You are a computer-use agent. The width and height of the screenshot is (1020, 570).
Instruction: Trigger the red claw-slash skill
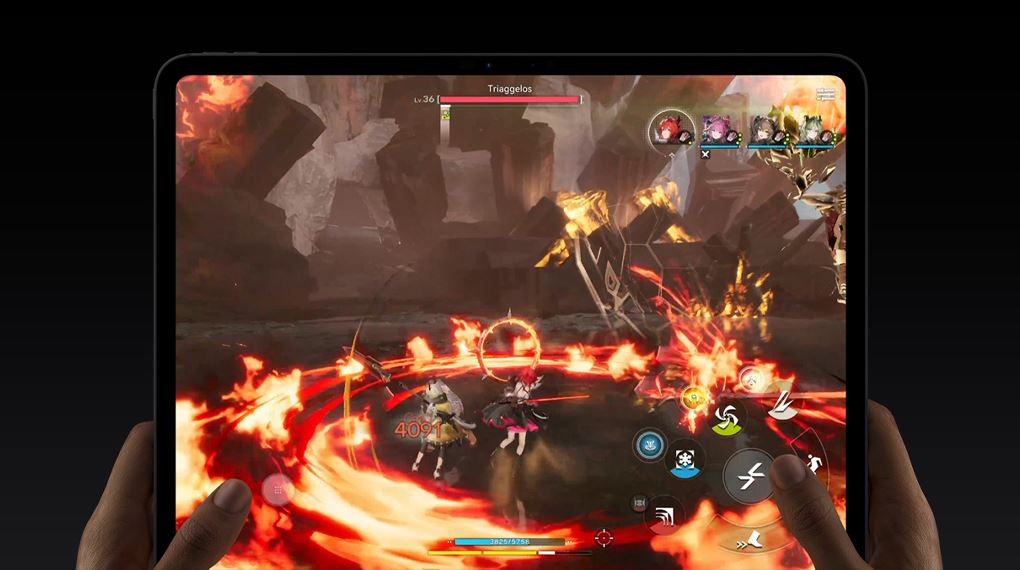pos(663,516)
